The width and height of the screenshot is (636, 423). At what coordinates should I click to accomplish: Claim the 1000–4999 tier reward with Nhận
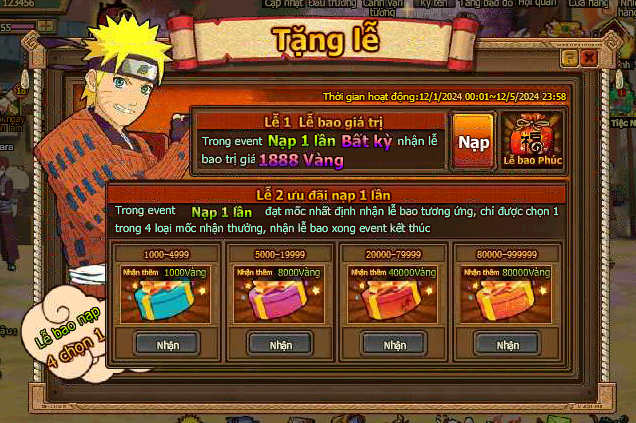point(167,344)
